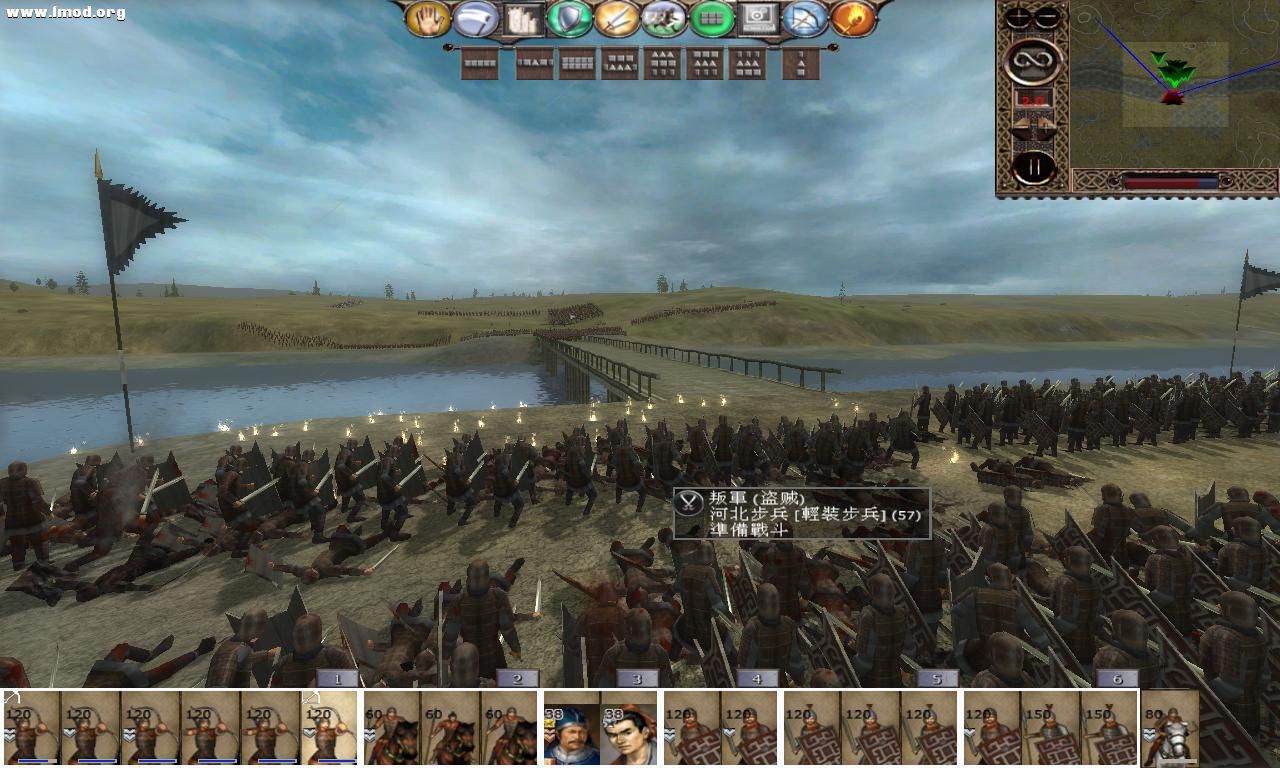Open formations with the green grid icon
The image size is (1280, 768).
click(x=711, y=20)
